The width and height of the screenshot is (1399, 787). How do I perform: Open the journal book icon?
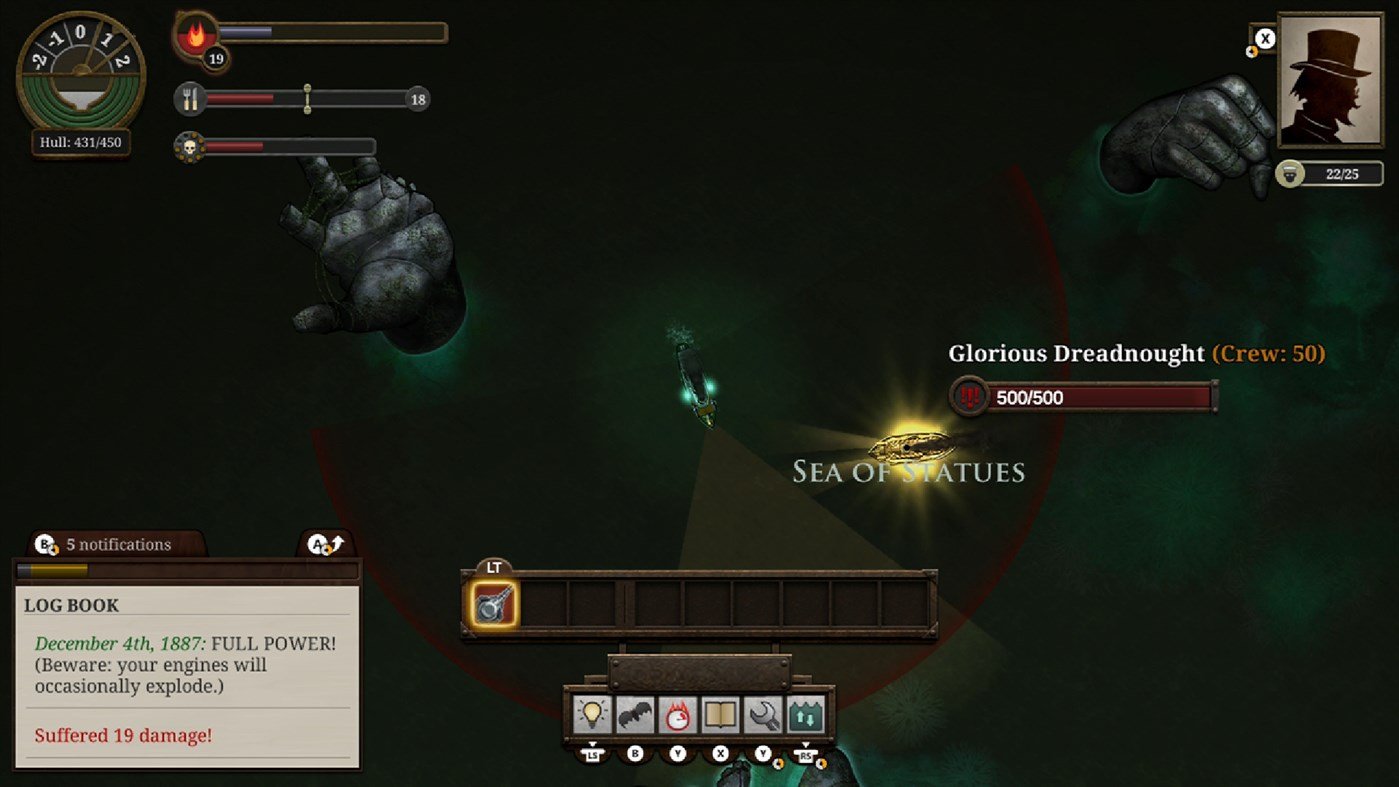[x=721, y=715]
